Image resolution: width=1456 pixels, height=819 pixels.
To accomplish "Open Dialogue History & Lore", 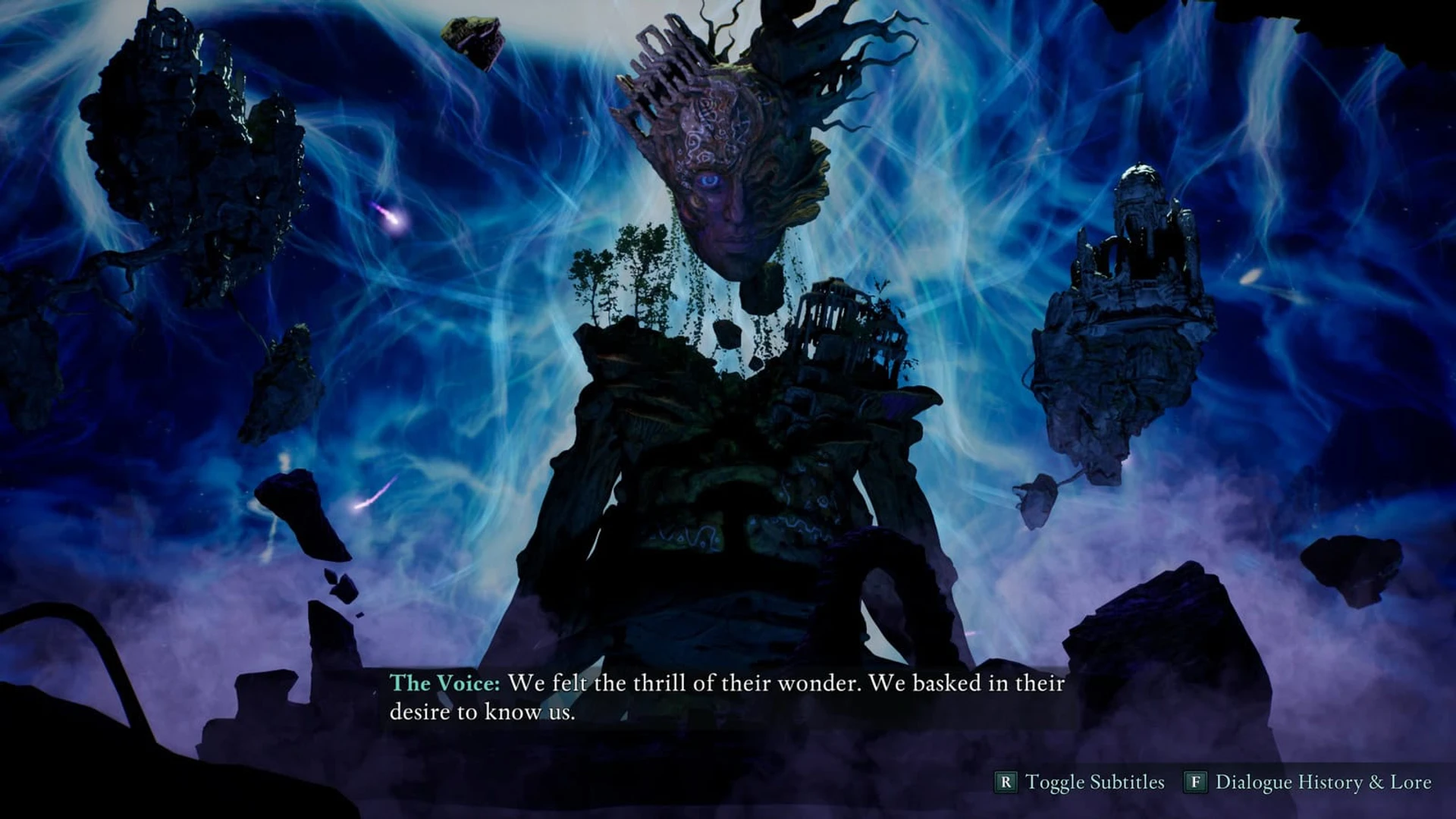I will [x=1308, y=782].
